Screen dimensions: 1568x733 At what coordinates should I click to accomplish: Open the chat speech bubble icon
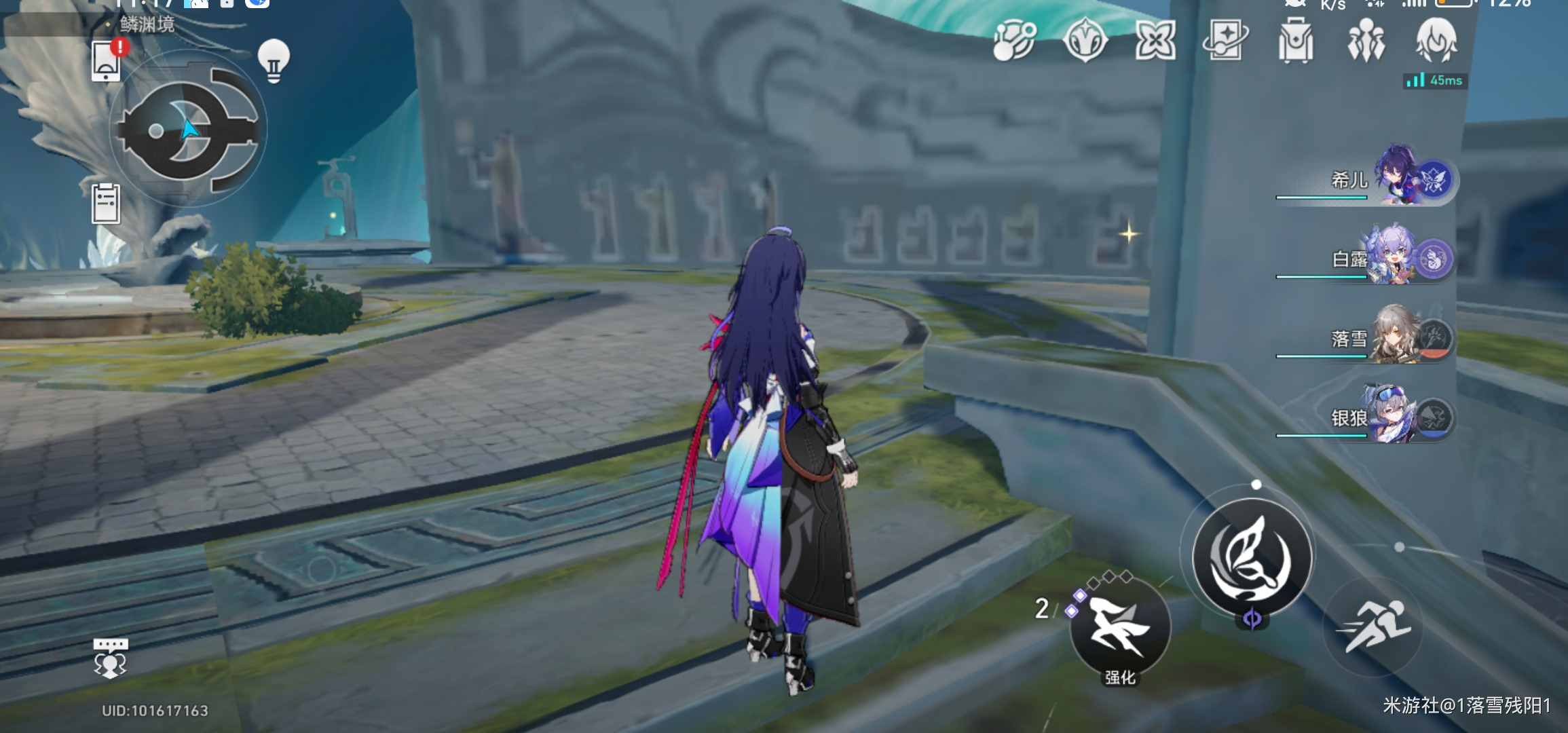(x=111, y=657)
